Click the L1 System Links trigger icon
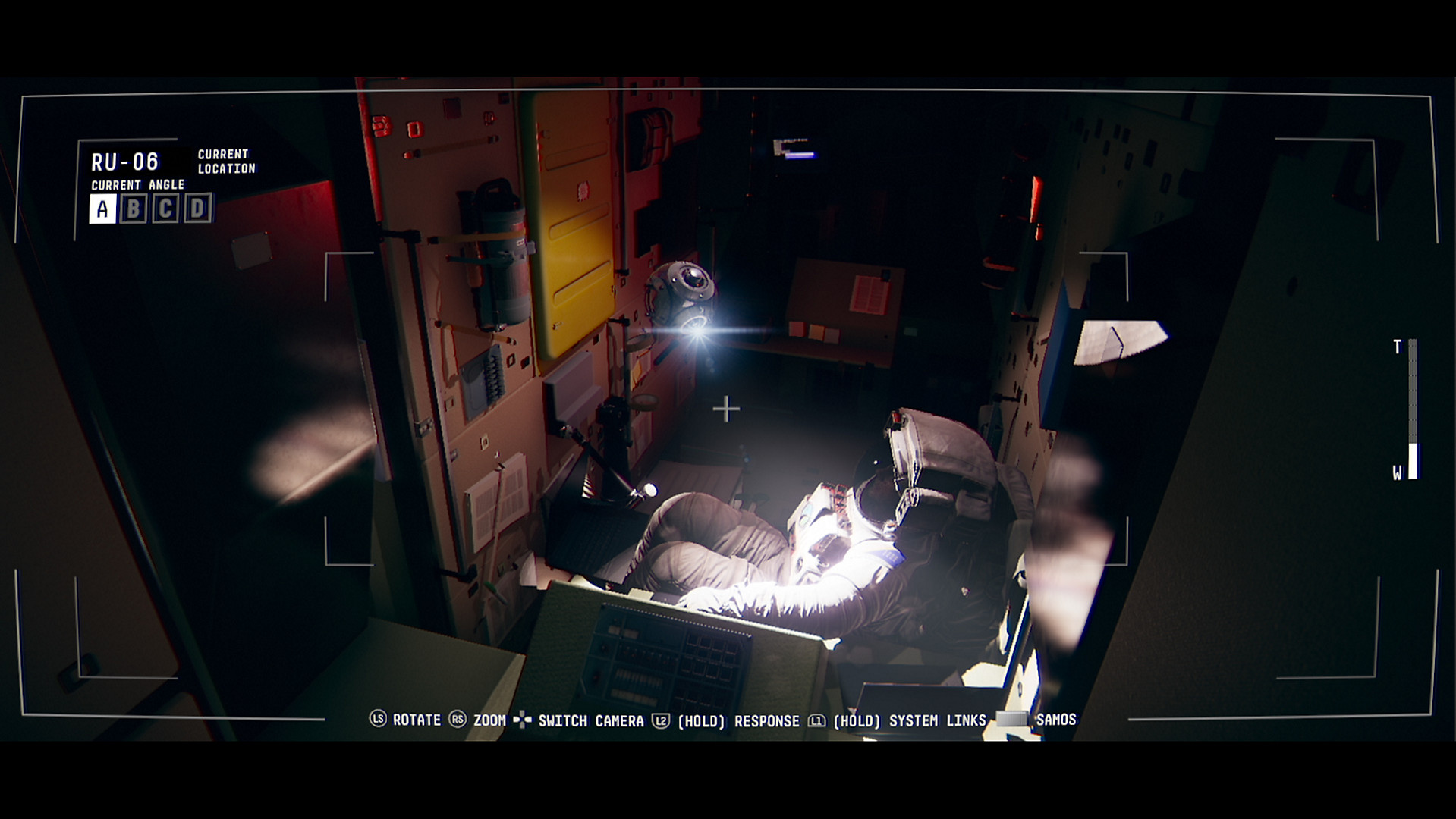The image size is (1456, 819). (819, 721)
